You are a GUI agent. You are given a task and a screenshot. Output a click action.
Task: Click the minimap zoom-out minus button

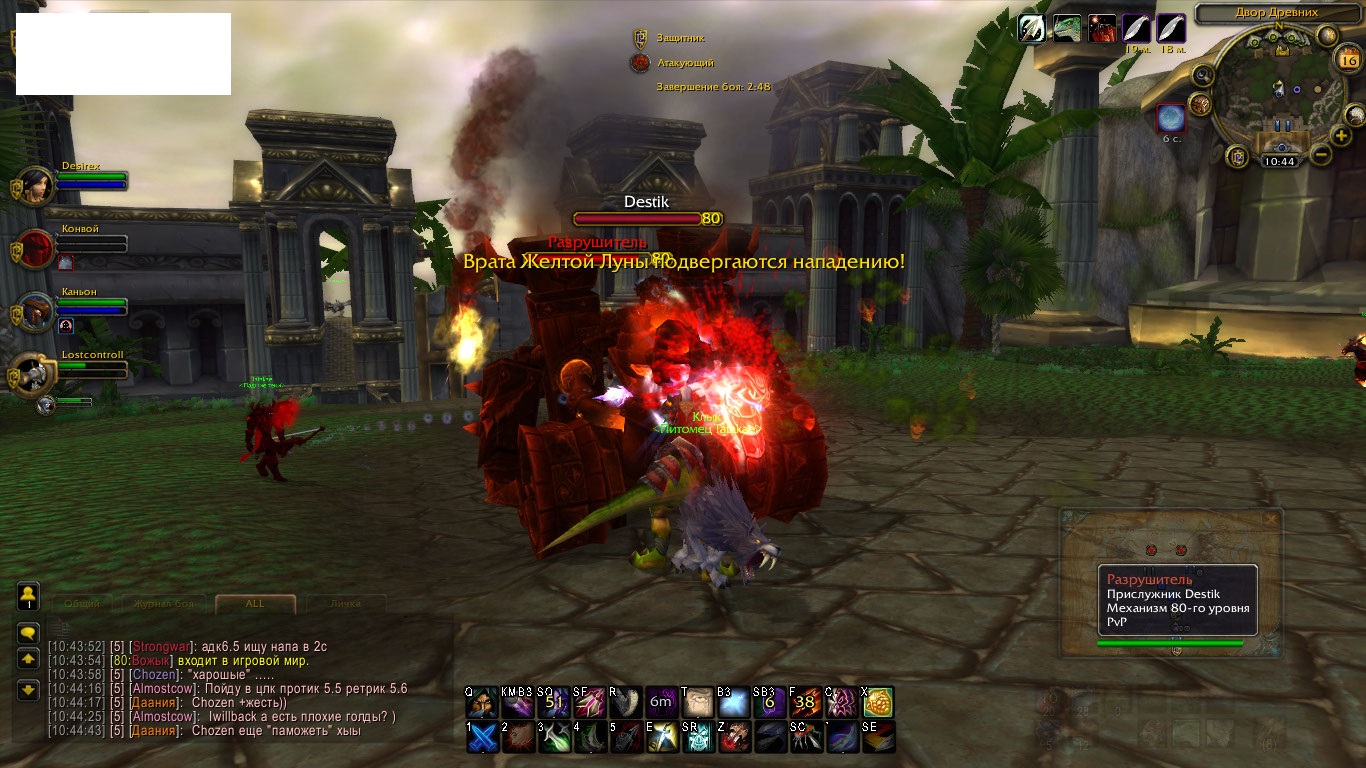tap(1320, 155)
